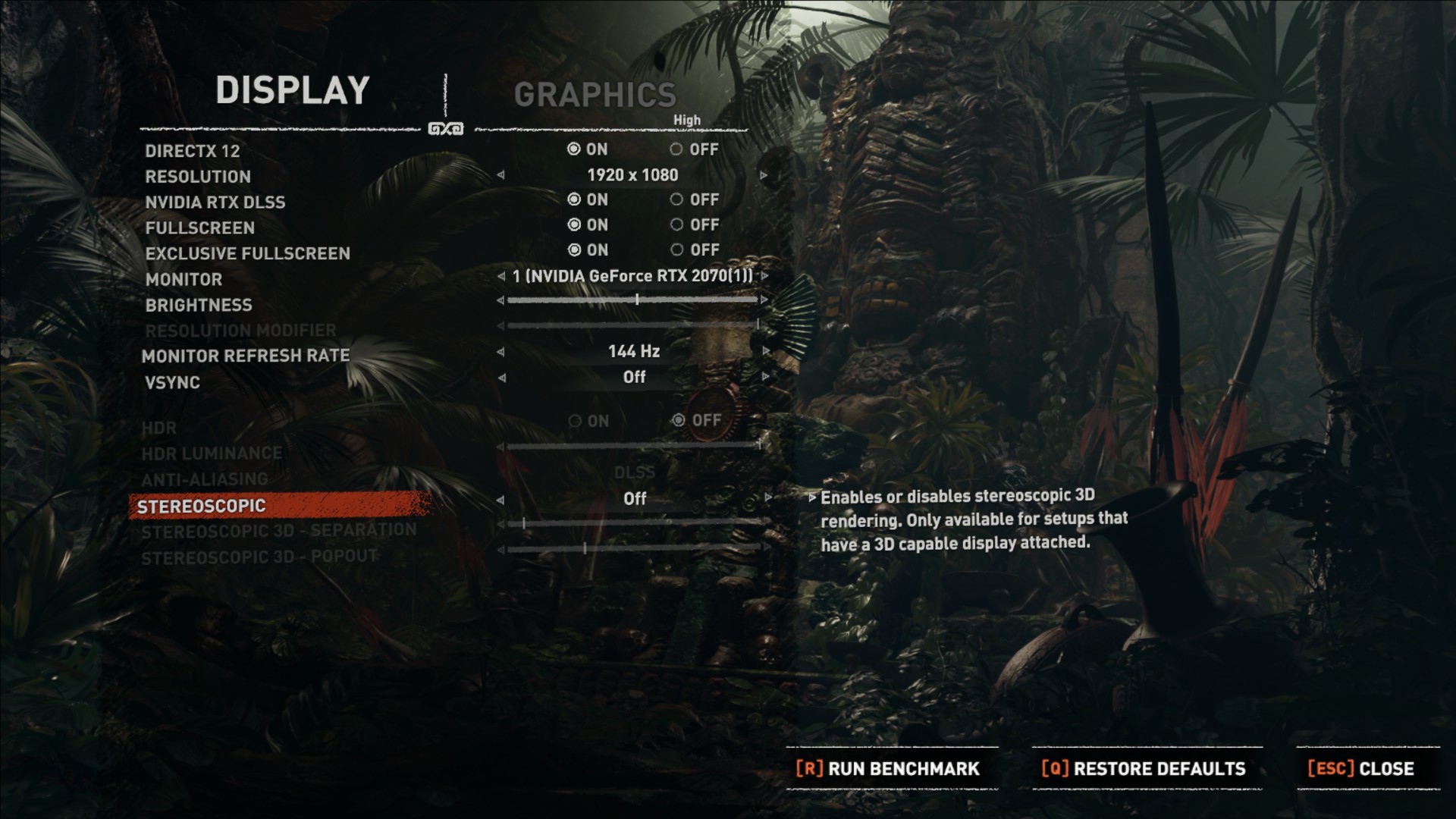Screen dimensions: 1456x819
Task: Select the VSync settings row
Action: click(x=173, y=382)
